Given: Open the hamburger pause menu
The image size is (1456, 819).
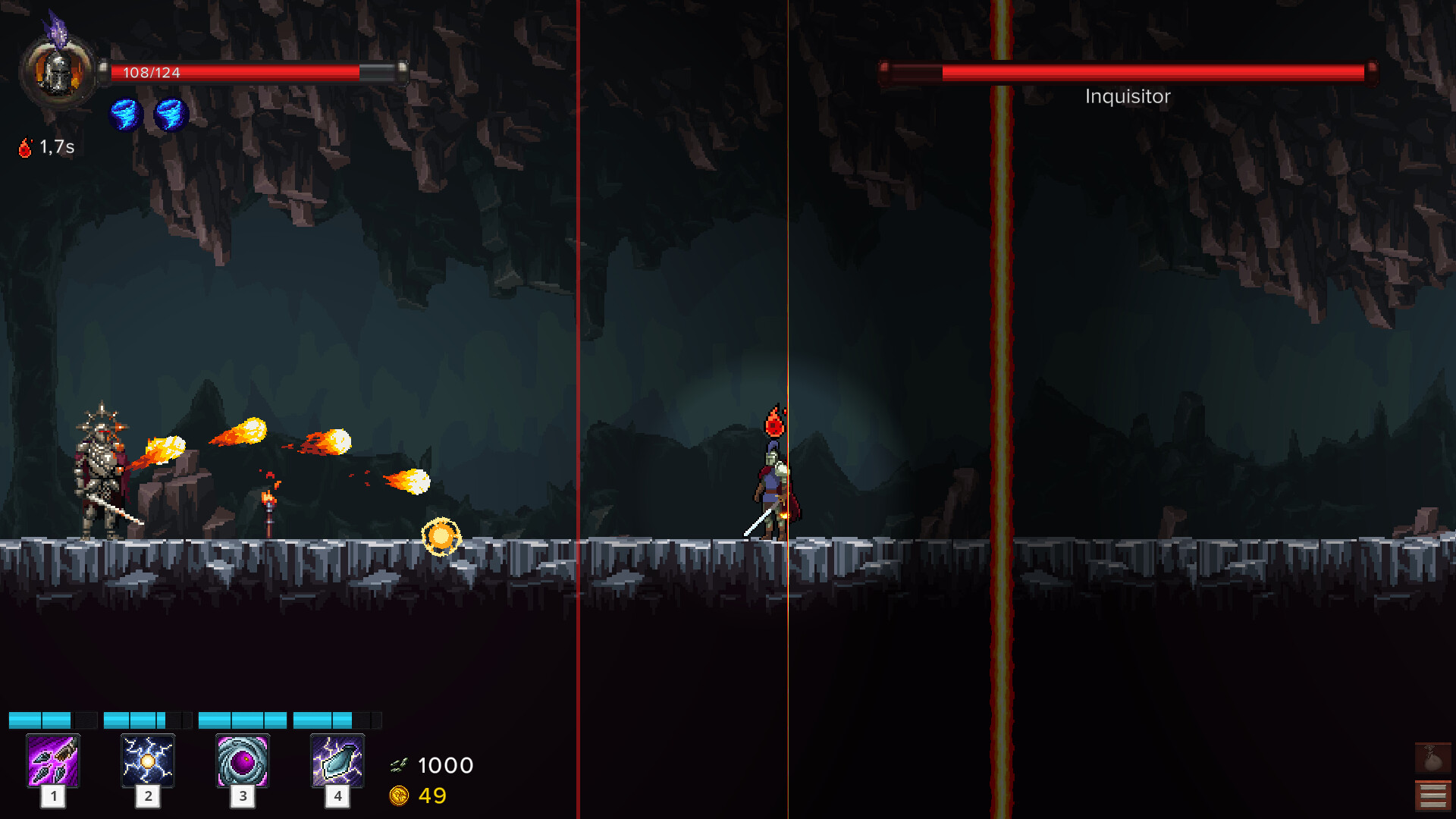Looking at the screenshot, I should pyautogui.click(x=1433, y=795).
